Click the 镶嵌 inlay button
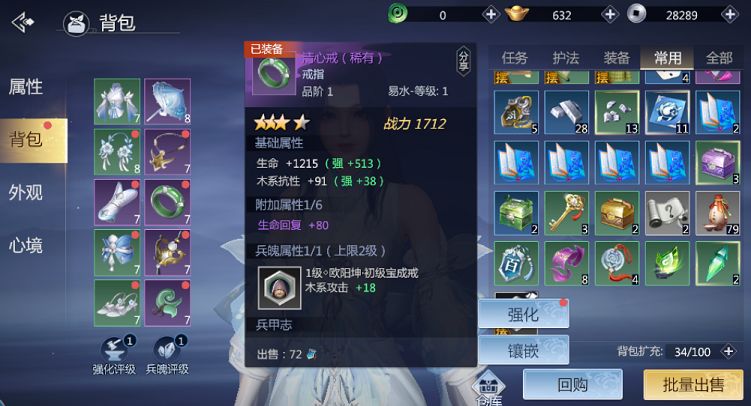 pyautogui.click(x=523, y=350)
